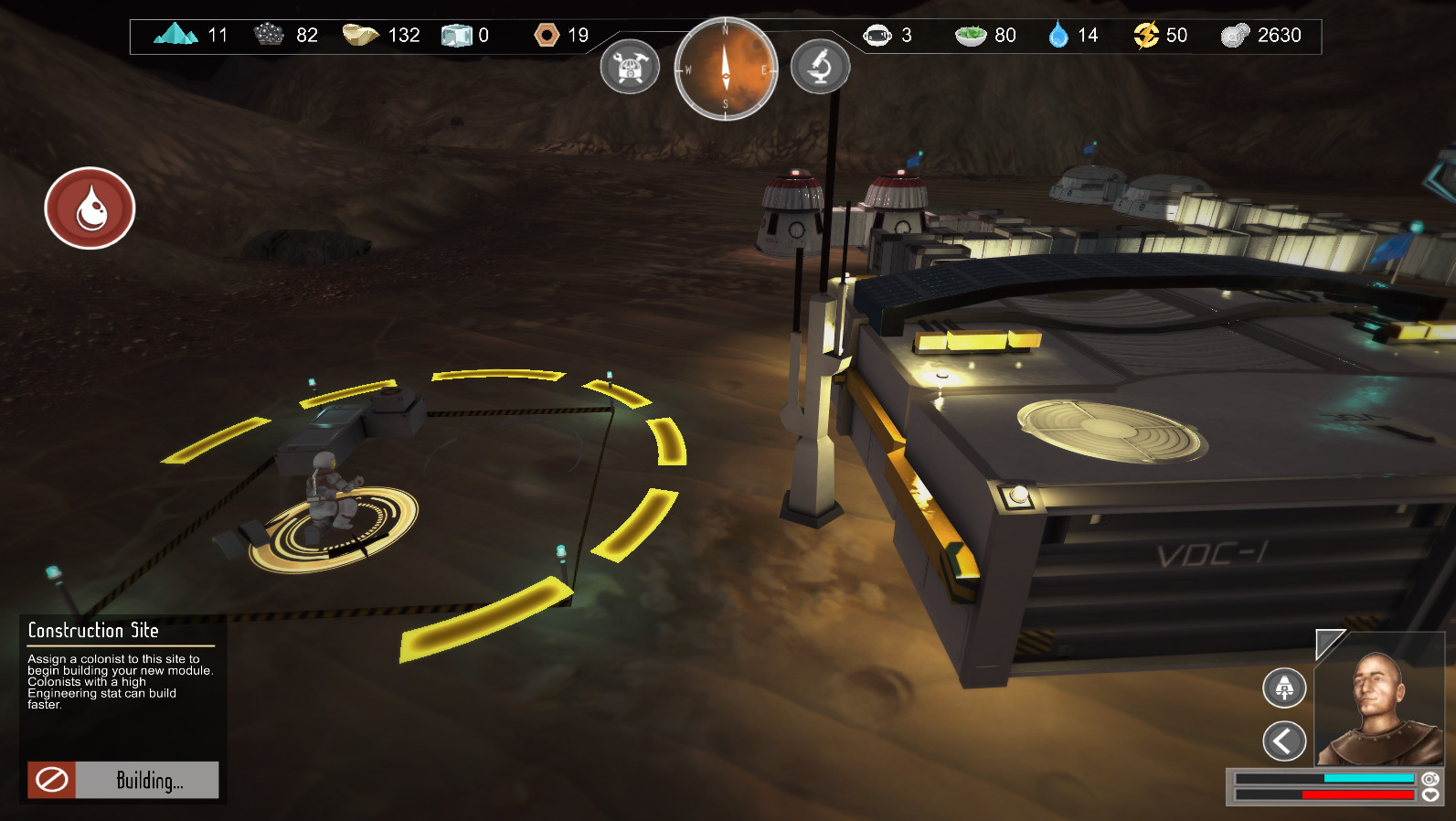Image resolution: width=1456 pixels, height=821 pixels.
Task: Collapse the colonist portrait panel with the chevron
Action: point(1283,739)
